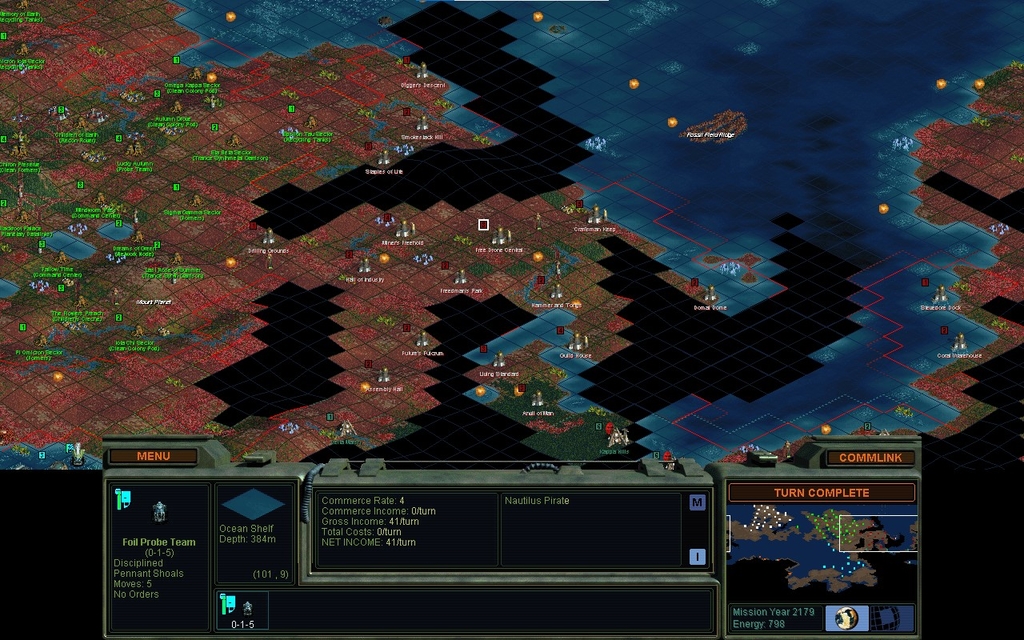The width and height of the screenshot is (1024, 640).
Task: Select the 0-1-5 unit in stack list
Action: [242, 609]
